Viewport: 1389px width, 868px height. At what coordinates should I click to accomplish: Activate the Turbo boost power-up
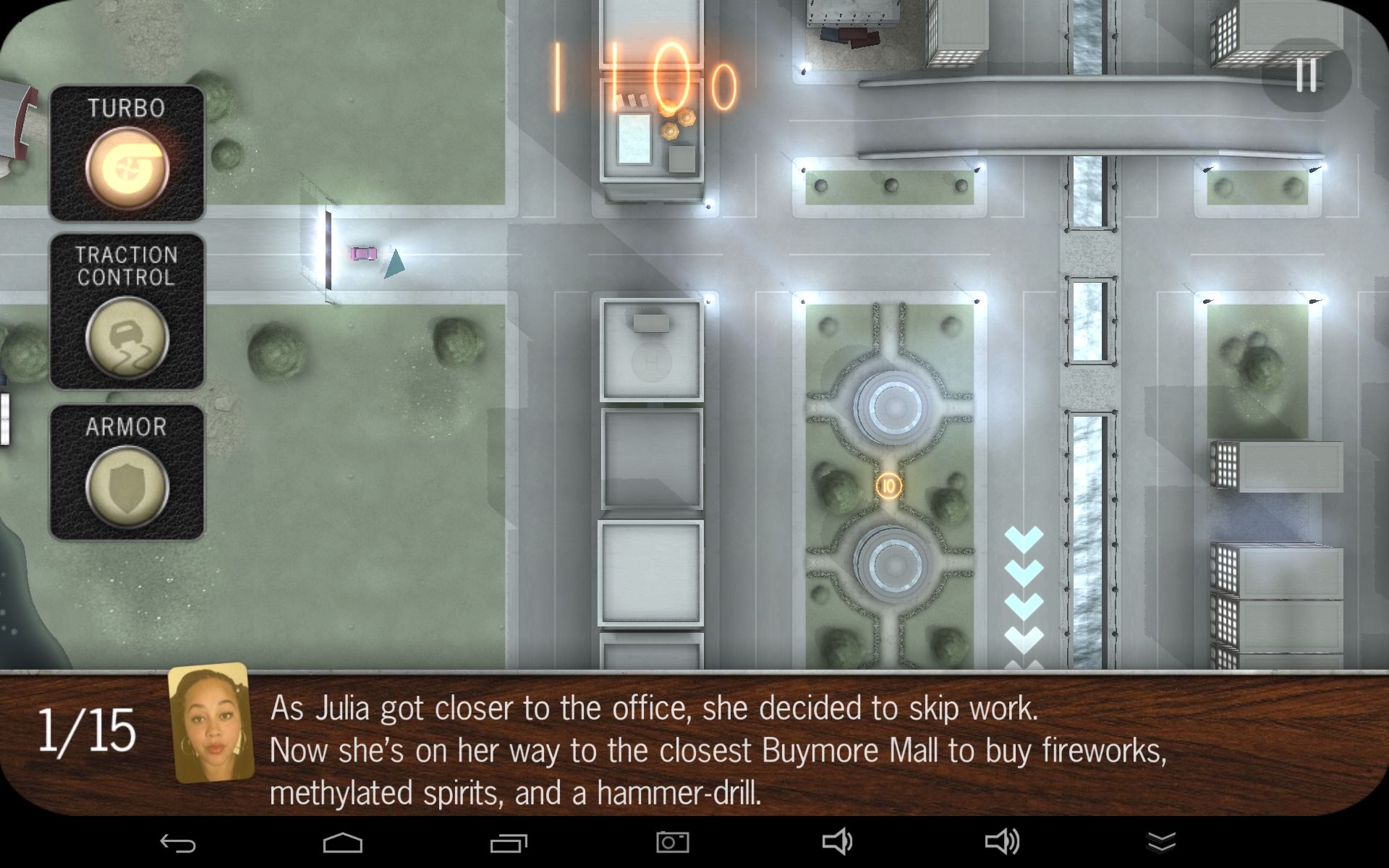[127, 167]
